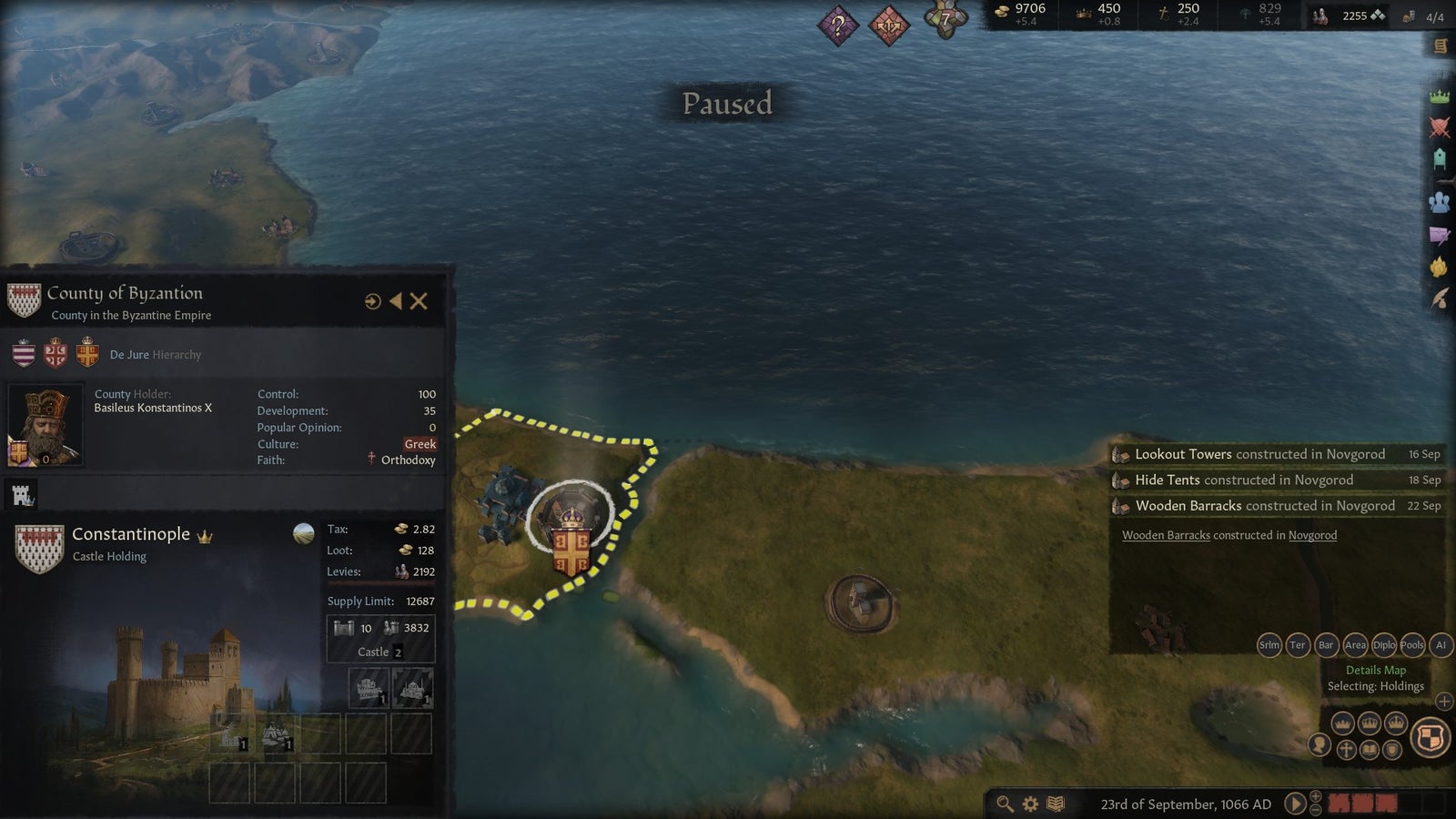Pin the County of Byzantion window
Screen dimensions: 1456x819
372,300
